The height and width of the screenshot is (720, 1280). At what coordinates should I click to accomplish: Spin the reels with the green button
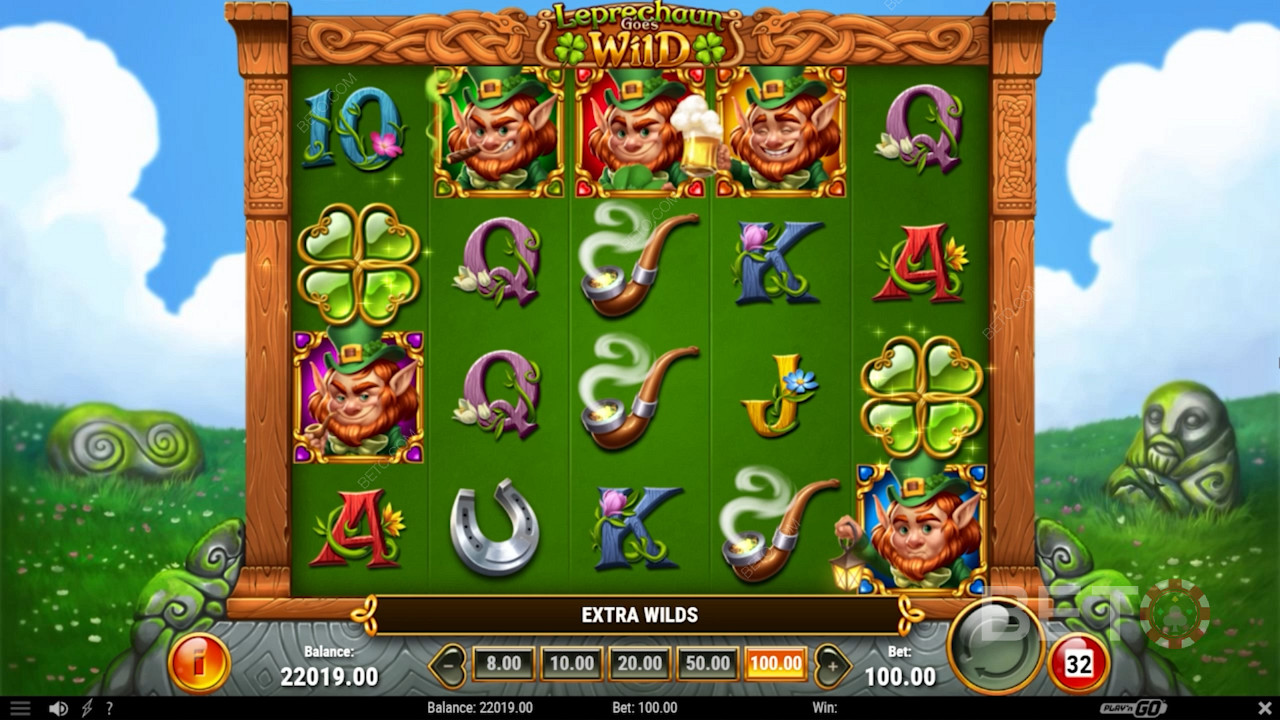tap(991, 645)
